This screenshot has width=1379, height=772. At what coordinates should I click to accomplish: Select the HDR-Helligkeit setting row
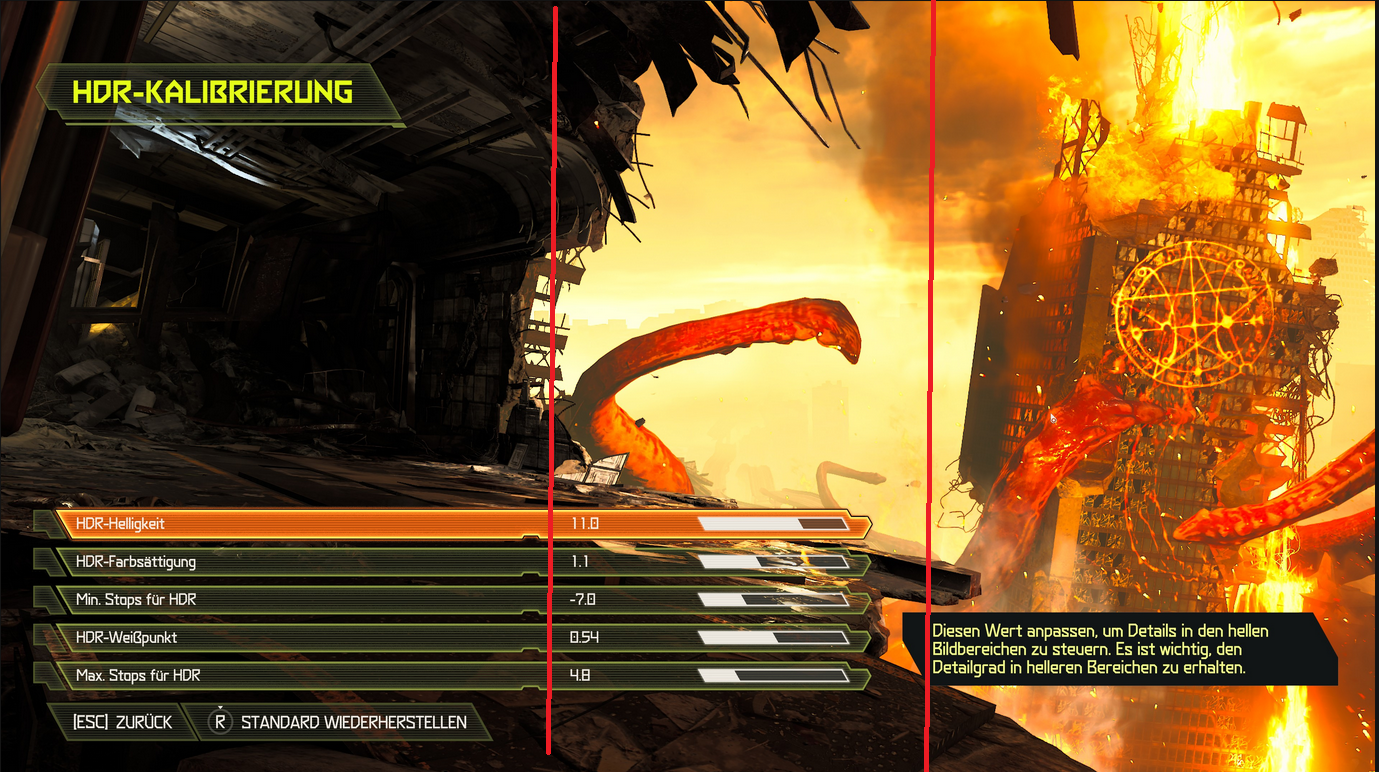click(200, 521)
